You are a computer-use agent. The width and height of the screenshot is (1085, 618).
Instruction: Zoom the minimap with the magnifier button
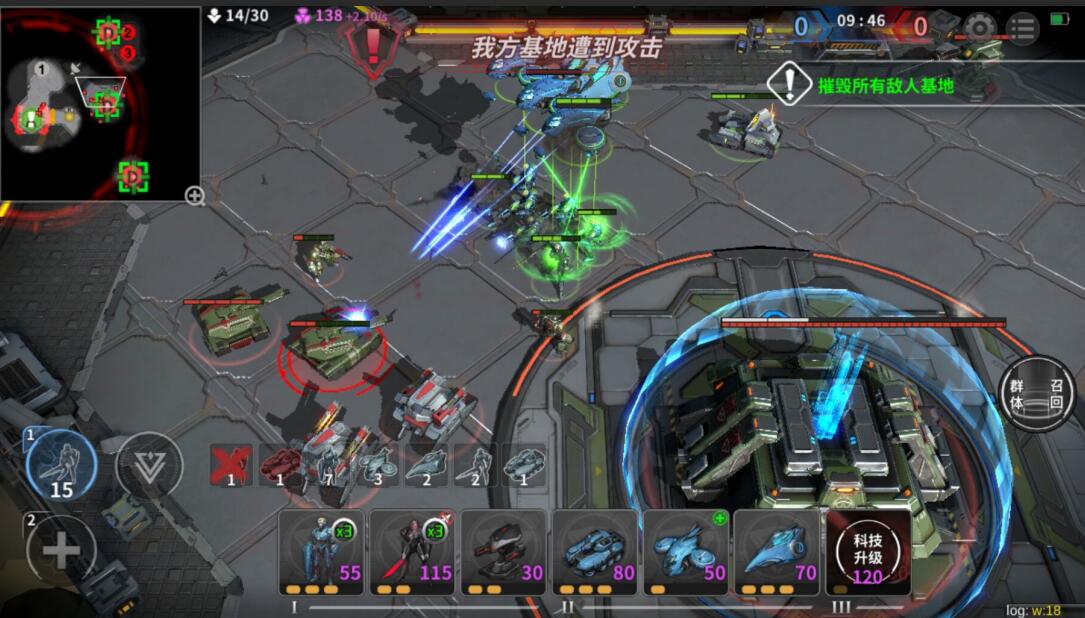(195, 196)
